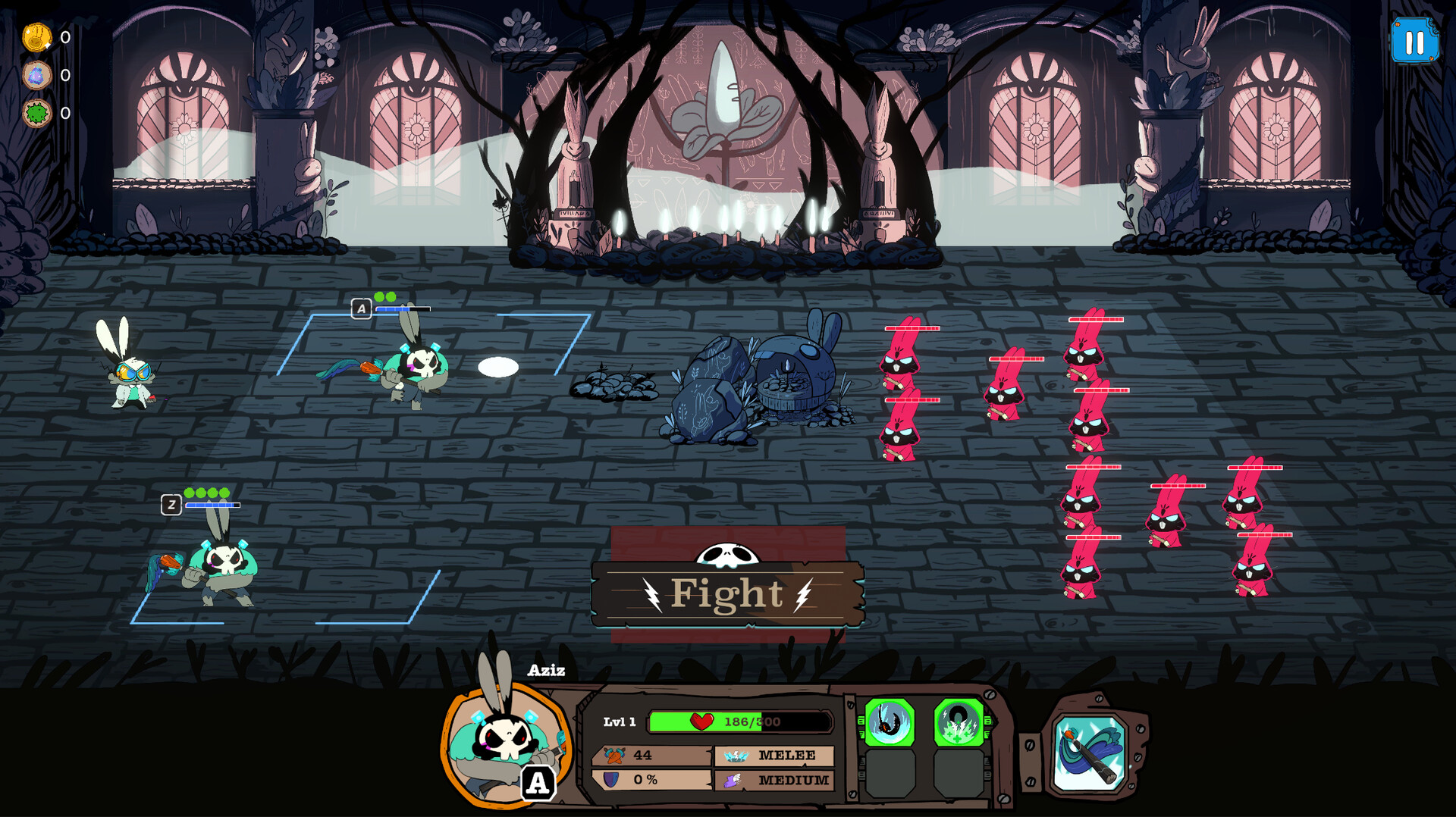Click the carrot attack stat icon showing 44

pos(616,753)
